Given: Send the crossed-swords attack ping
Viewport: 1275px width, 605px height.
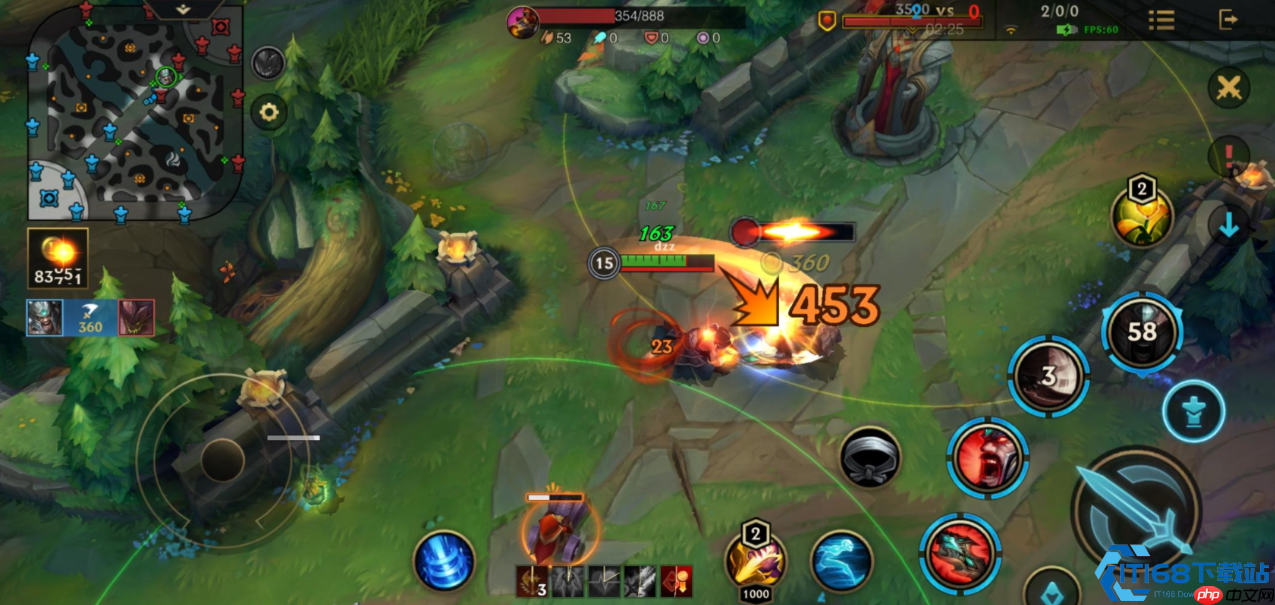Looking at the screenshot, I should (1228, 88).
